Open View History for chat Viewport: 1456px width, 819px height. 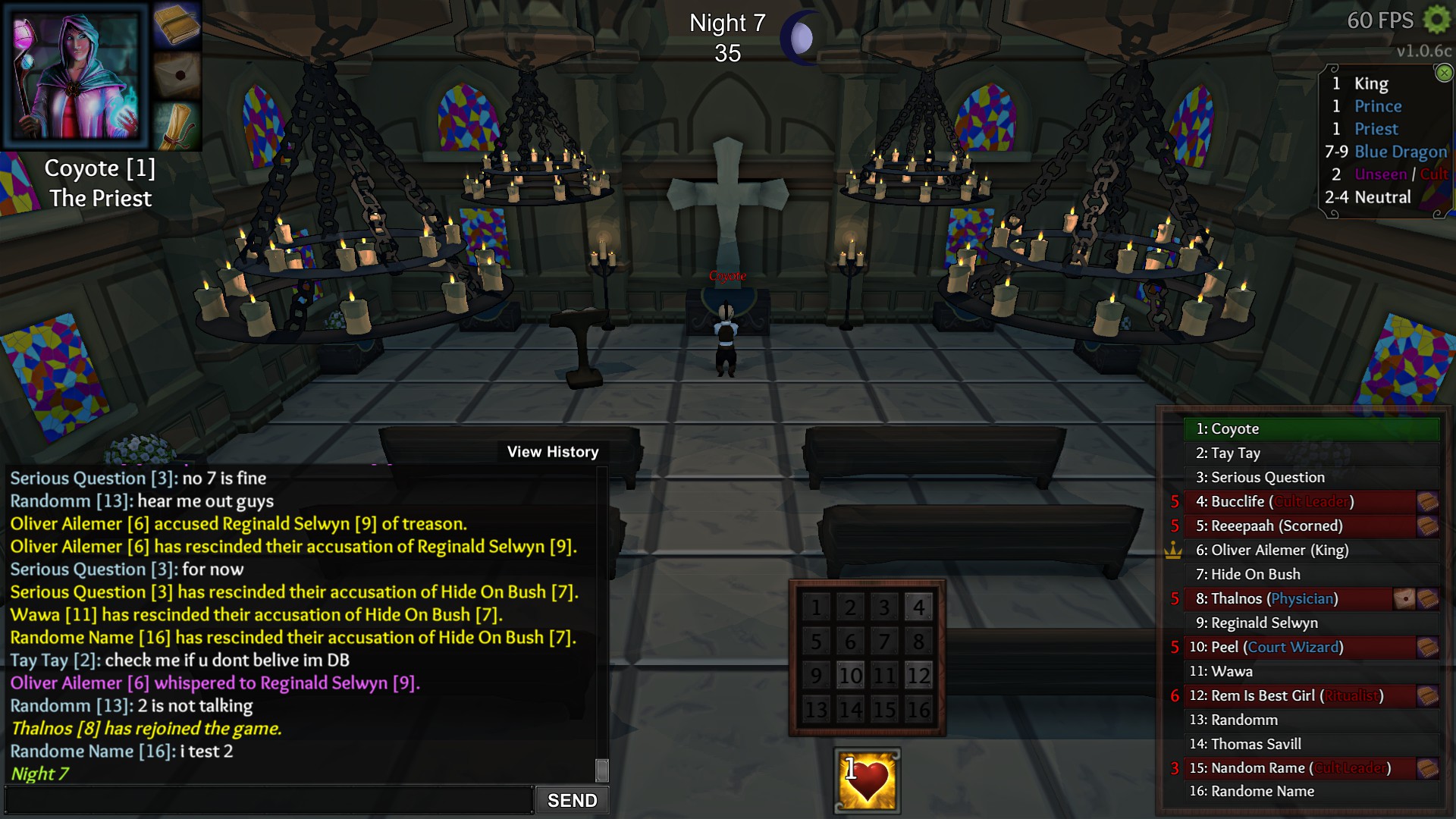coord(553,452)
